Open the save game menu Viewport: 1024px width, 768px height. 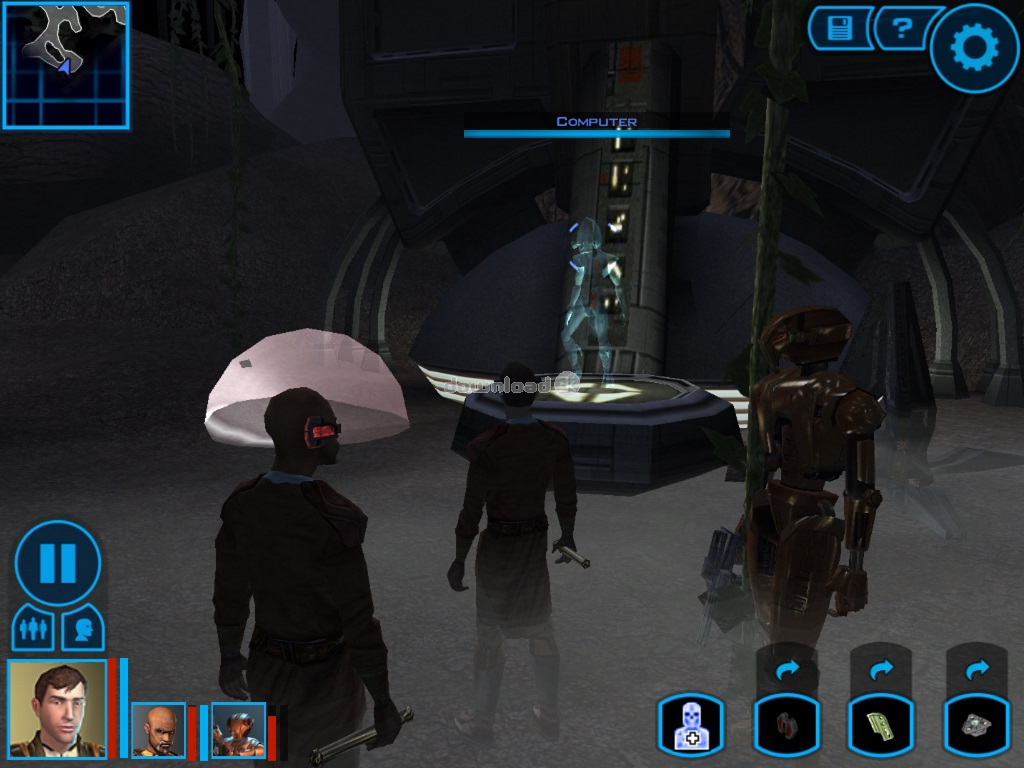pos(839,29)
